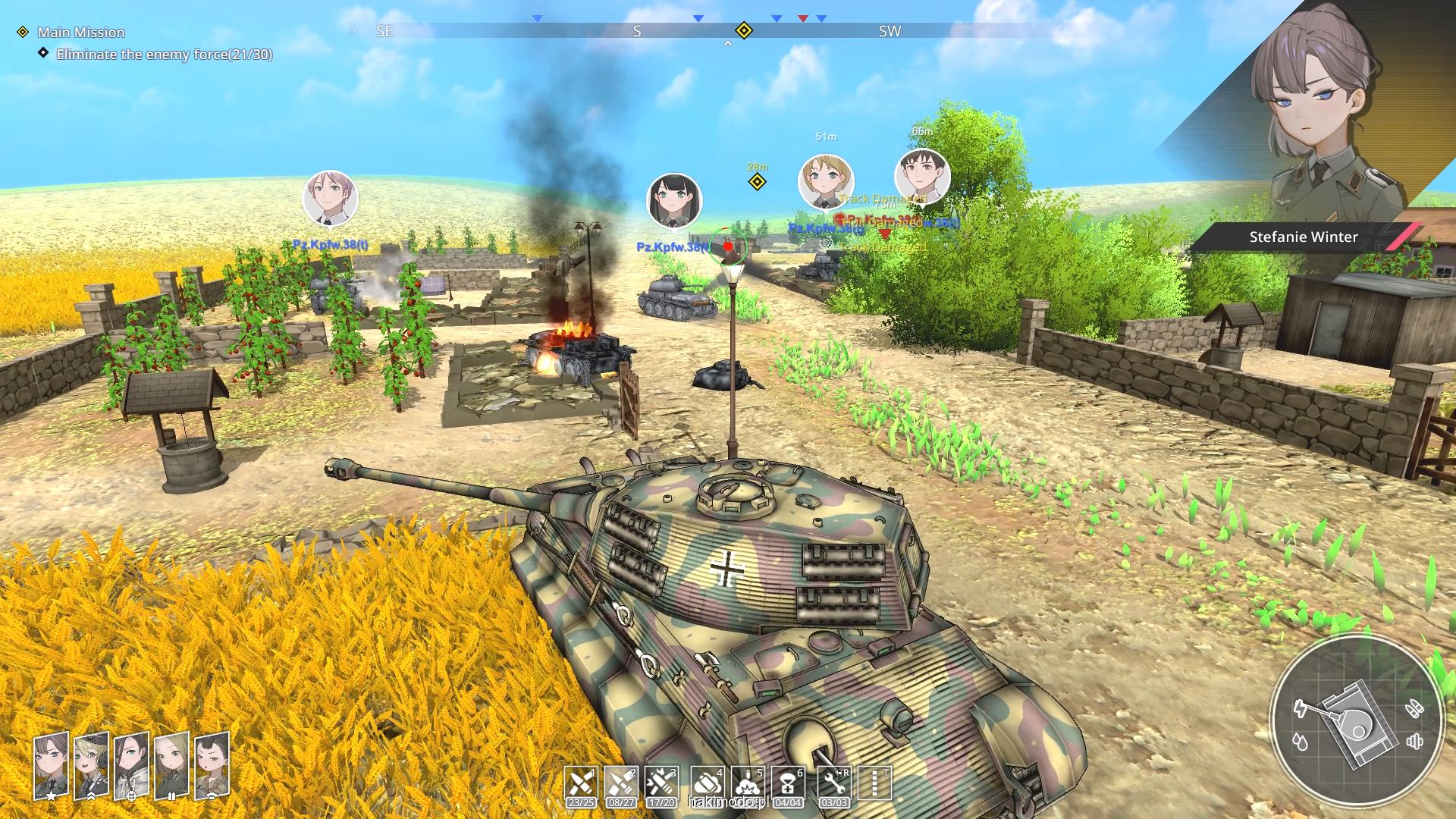Switch to the slot 2 shell type
Screen dimensions: 1456x819
[x=621, y=786]
